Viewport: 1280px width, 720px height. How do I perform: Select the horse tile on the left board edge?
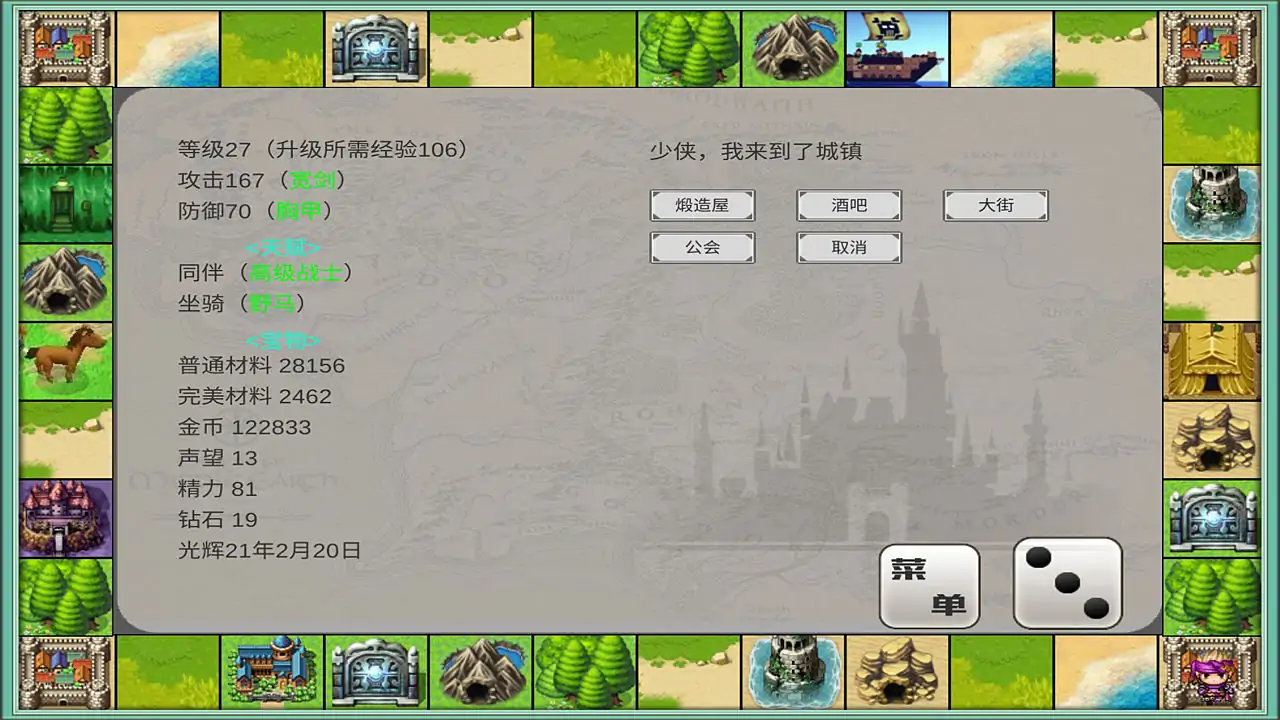tap(64, 360)
